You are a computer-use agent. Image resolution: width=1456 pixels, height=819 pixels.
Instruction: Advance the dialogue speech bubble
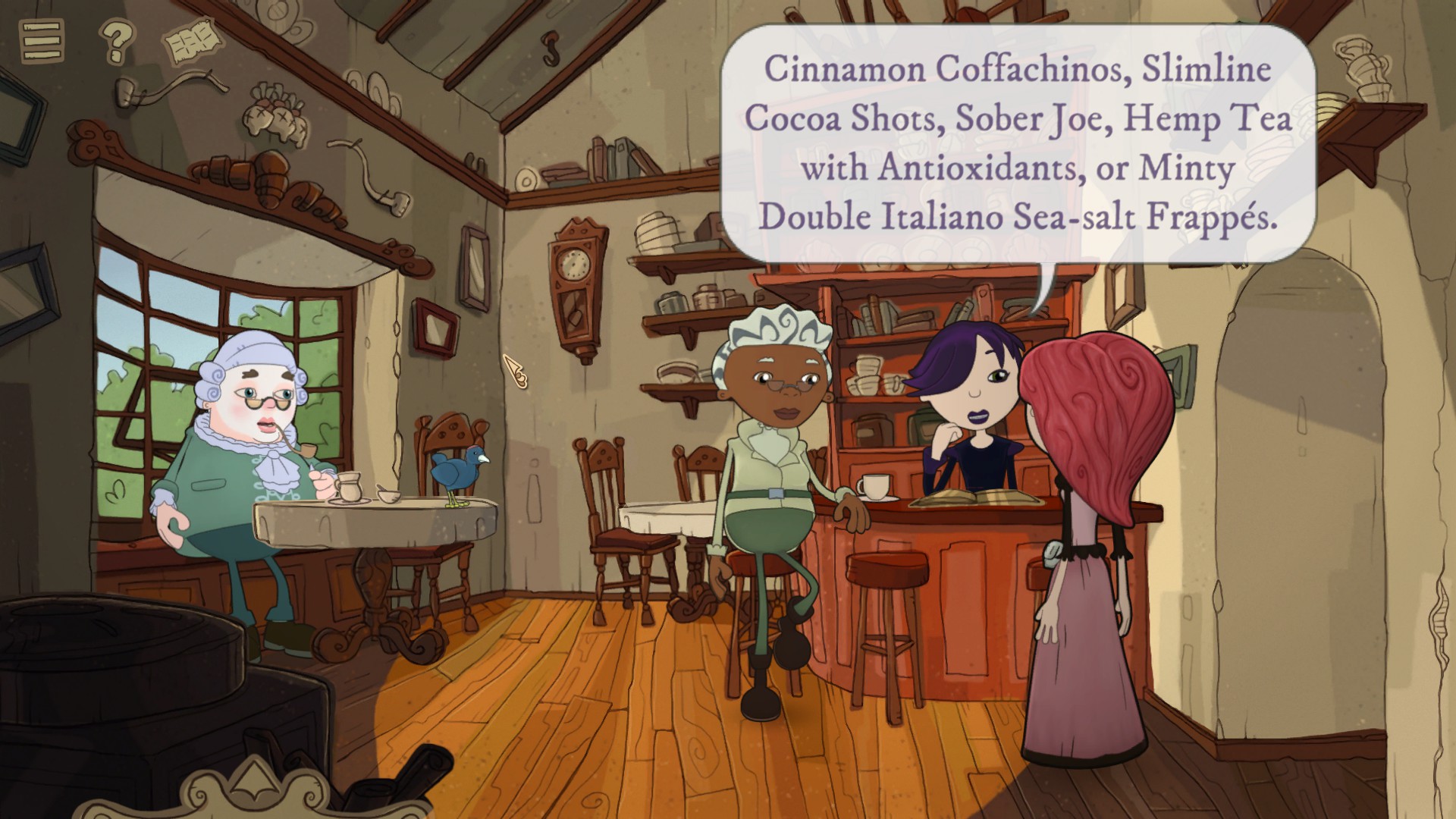pos(1018,144)
